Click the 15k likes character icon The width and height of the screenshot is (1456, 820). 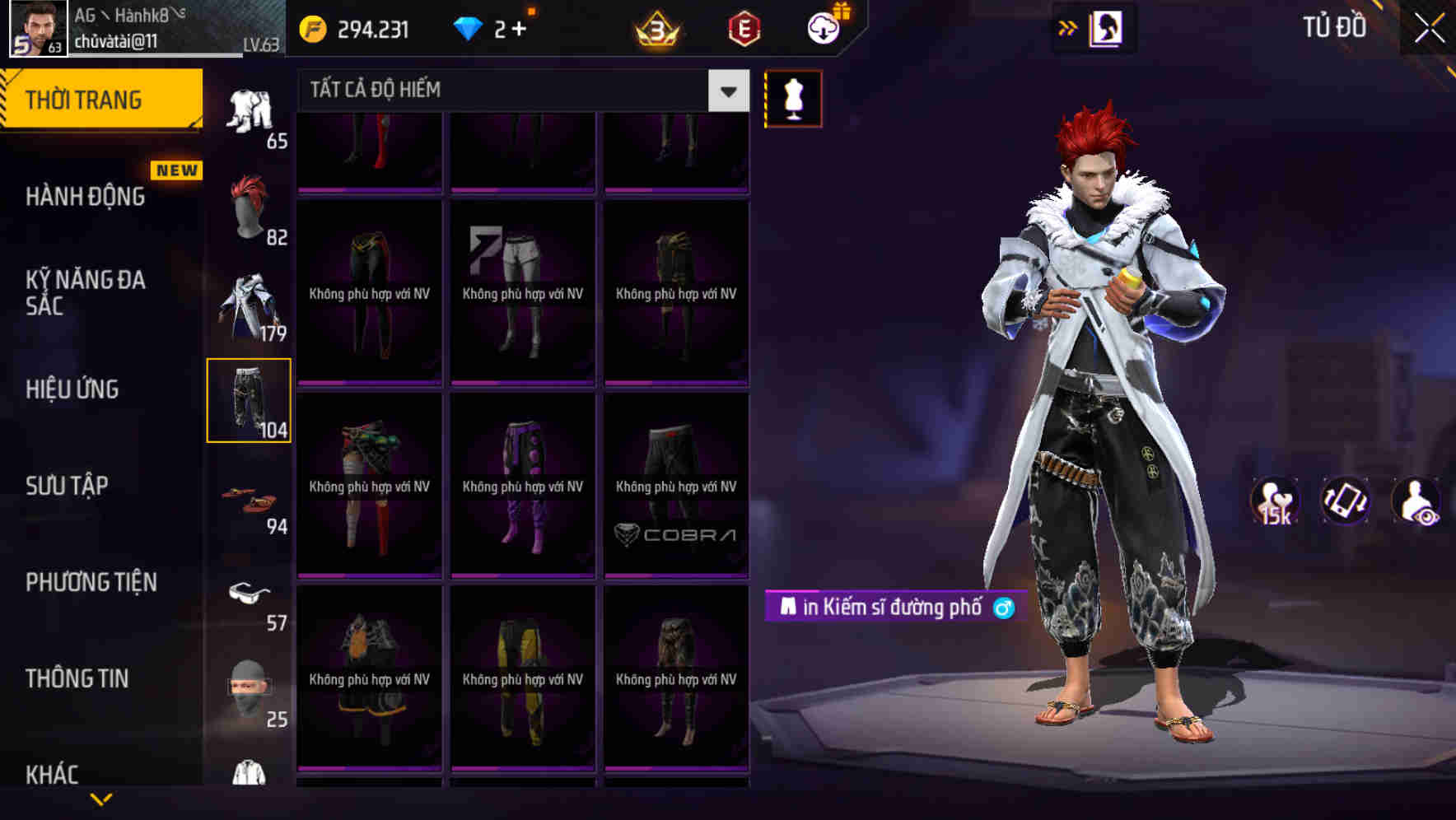point(1274,501)
